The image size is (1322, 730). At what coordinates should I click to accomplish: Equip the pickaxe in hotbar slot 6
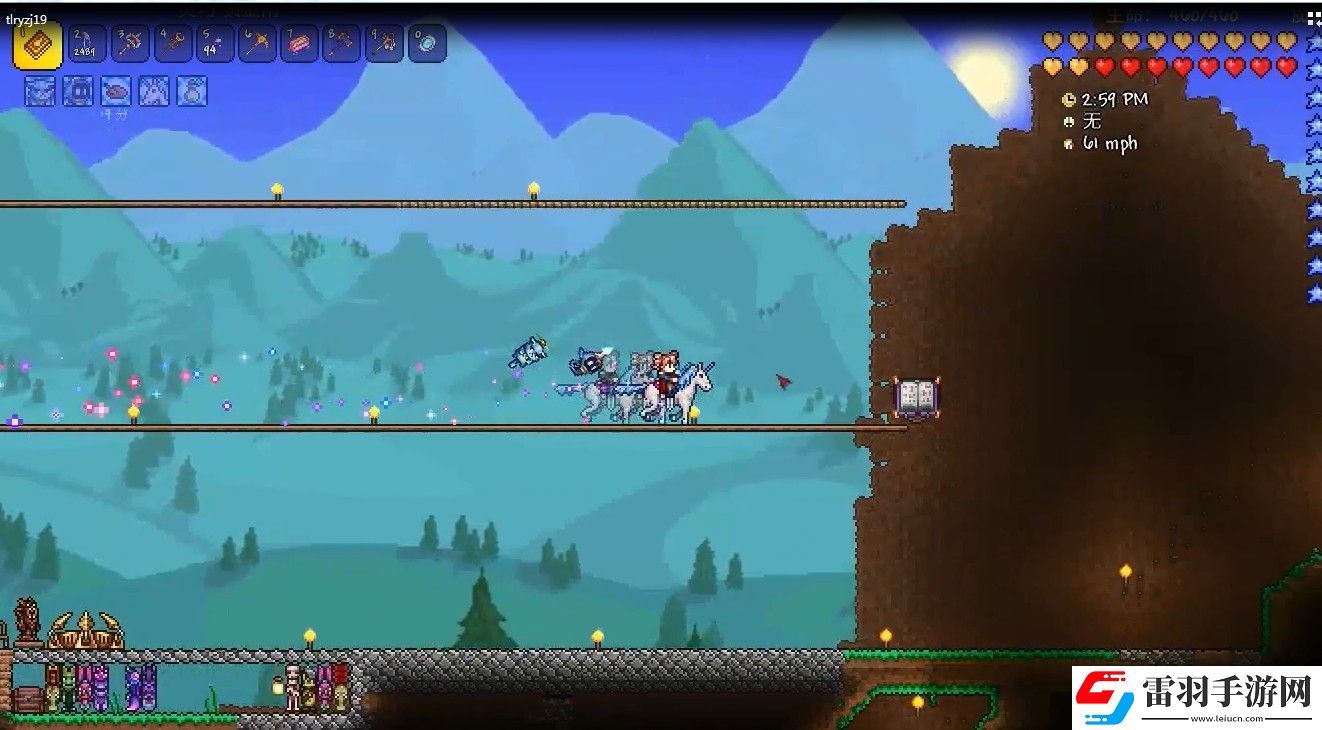pyautogui.click(x=257, y=44)
